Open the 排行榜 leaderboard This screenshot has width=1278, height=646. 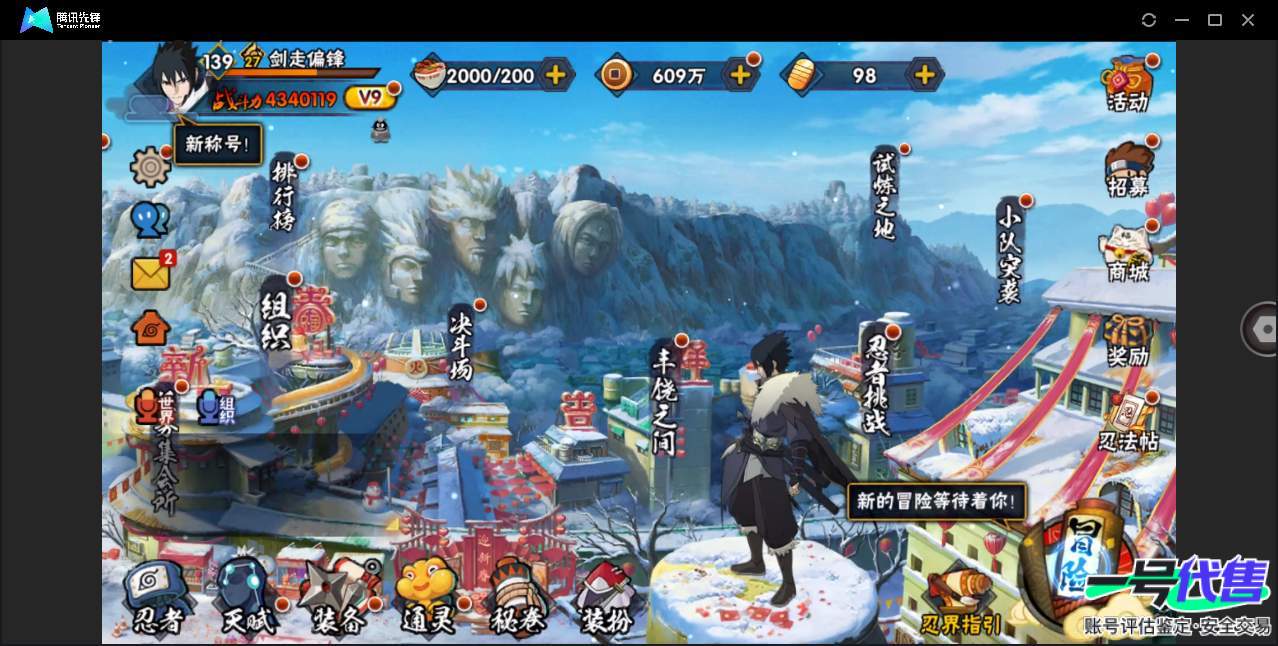284,196
